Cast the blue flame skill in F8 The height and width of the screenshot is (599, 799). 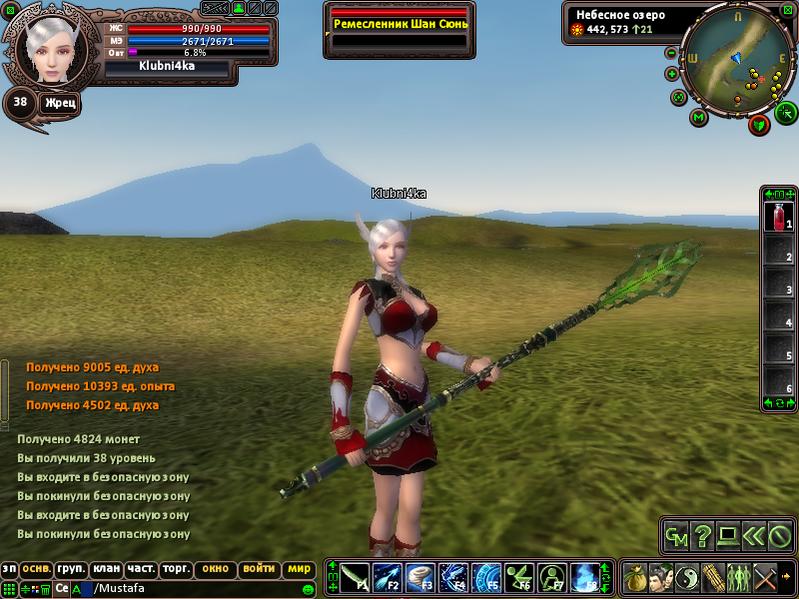[585, 578]
